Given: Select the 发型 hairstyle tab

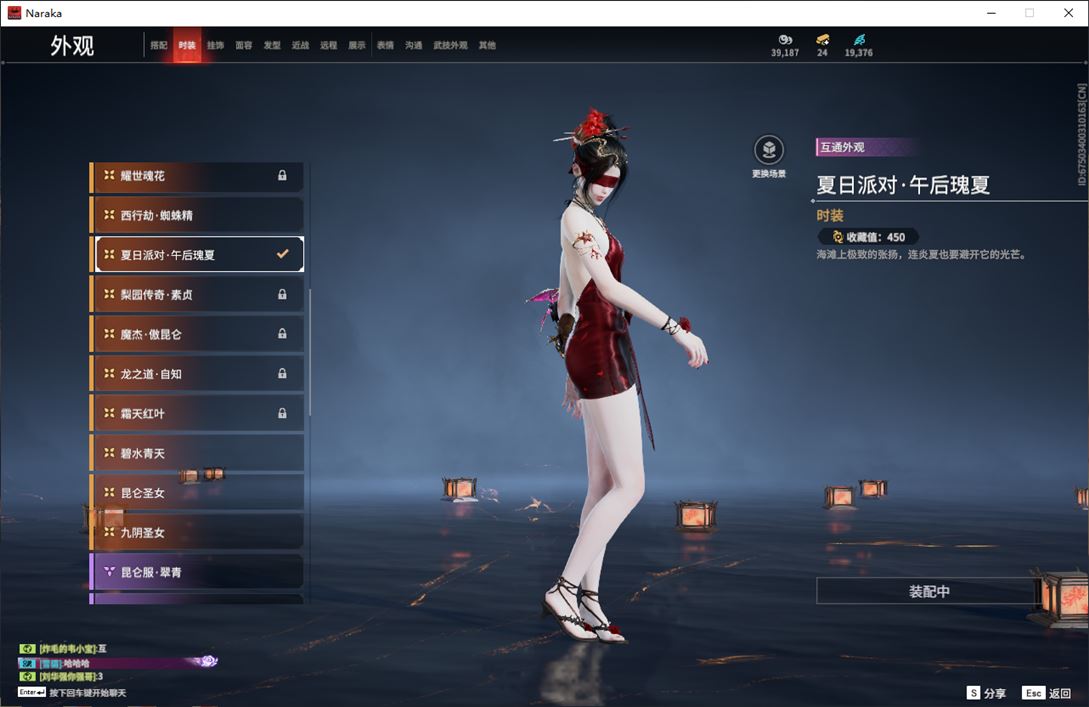Looking at the screenshot, I should (272, 46).
